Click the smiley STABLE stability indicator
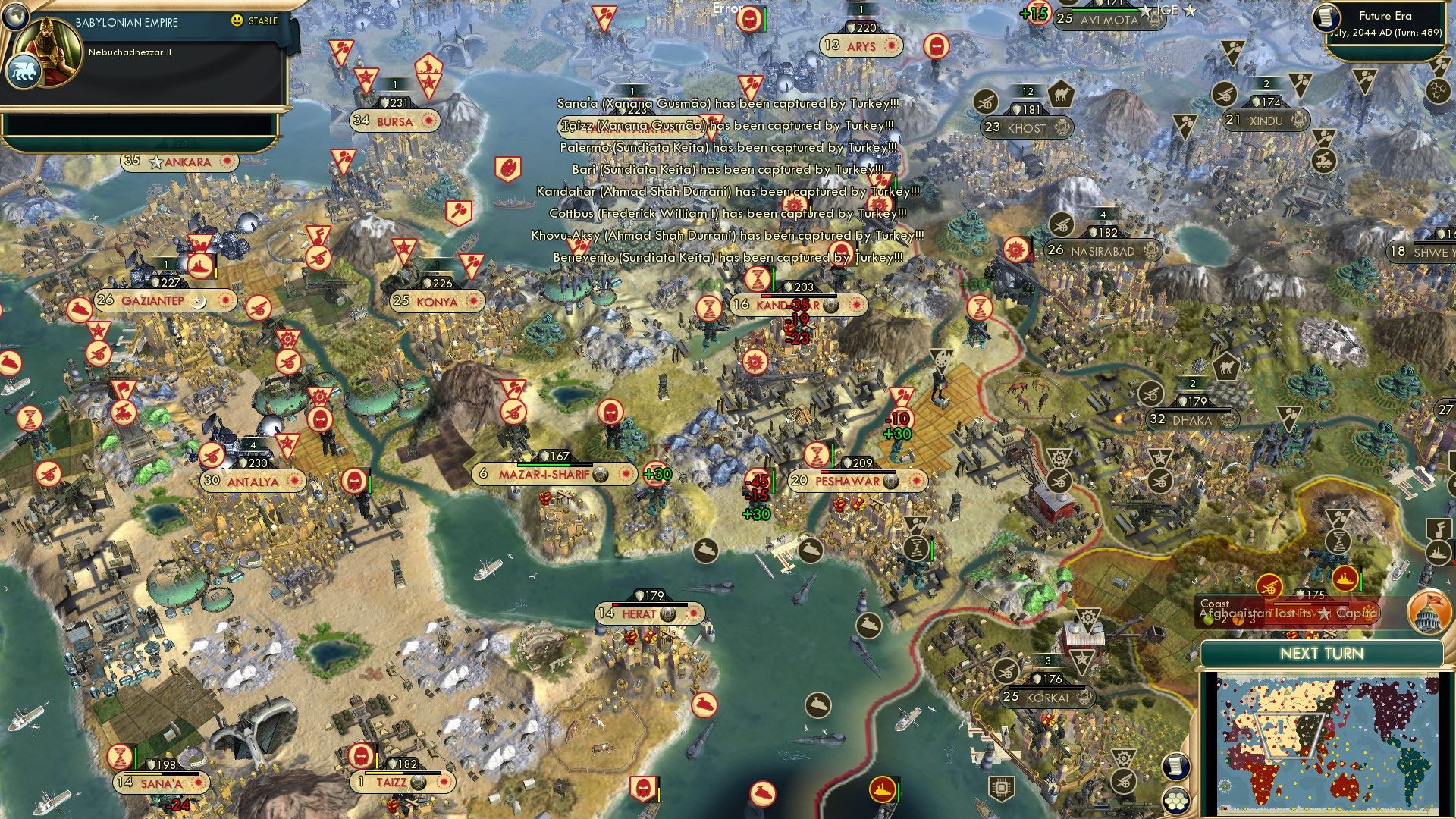 (240, 21)
